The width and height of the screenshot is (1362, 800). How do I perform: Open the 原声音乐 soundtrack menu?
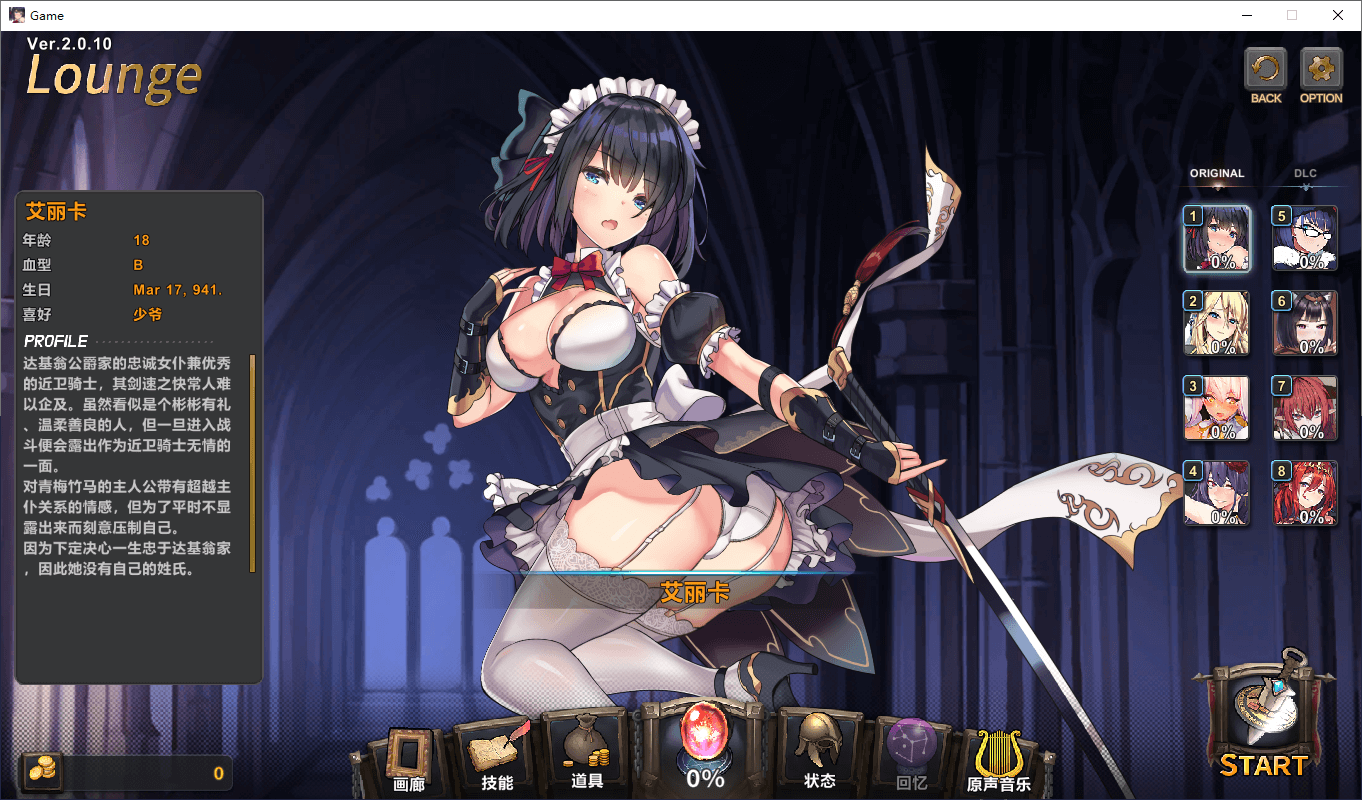point(998,761)
